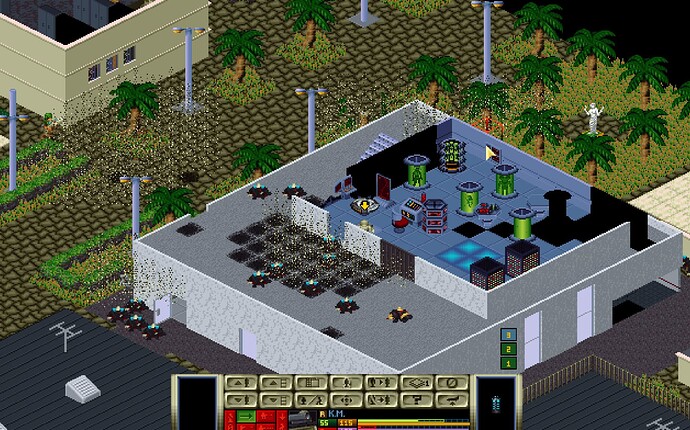690x430 pixels.
Task: Open the overhead minimap
Action: click(311, 382)
